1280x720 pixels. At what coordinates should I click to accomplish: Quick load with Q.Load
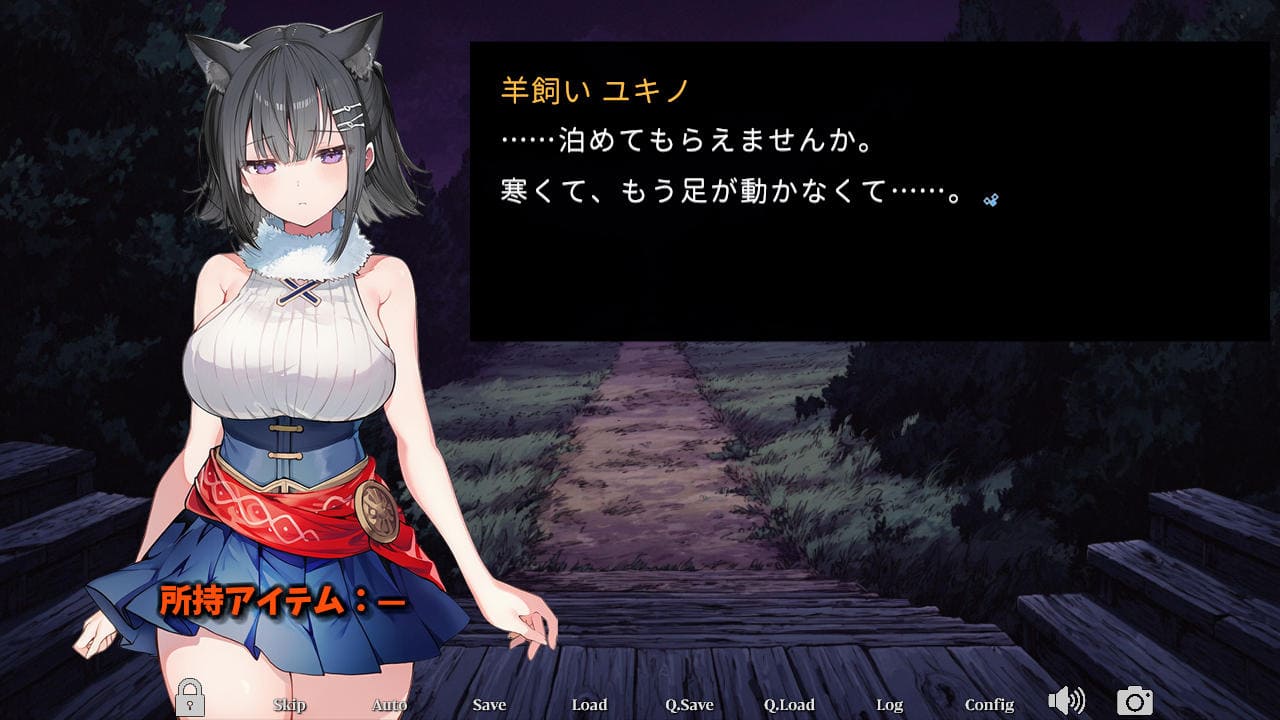click(789, 704)
